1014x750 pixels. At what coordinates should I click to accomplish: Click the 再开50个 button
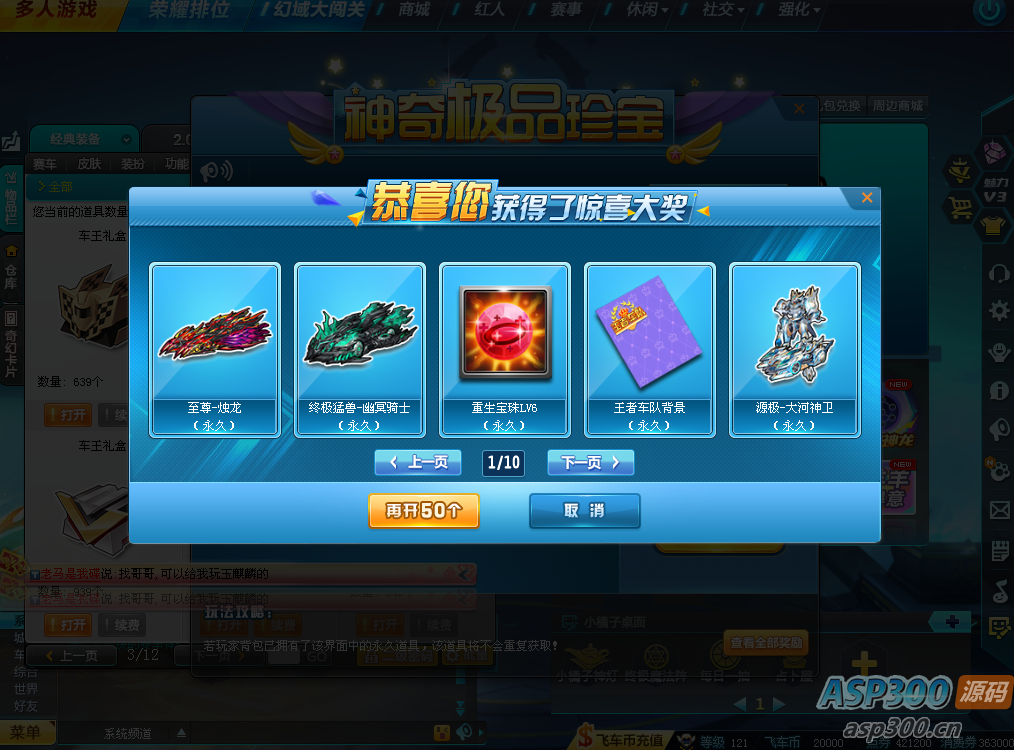(424, 510)
